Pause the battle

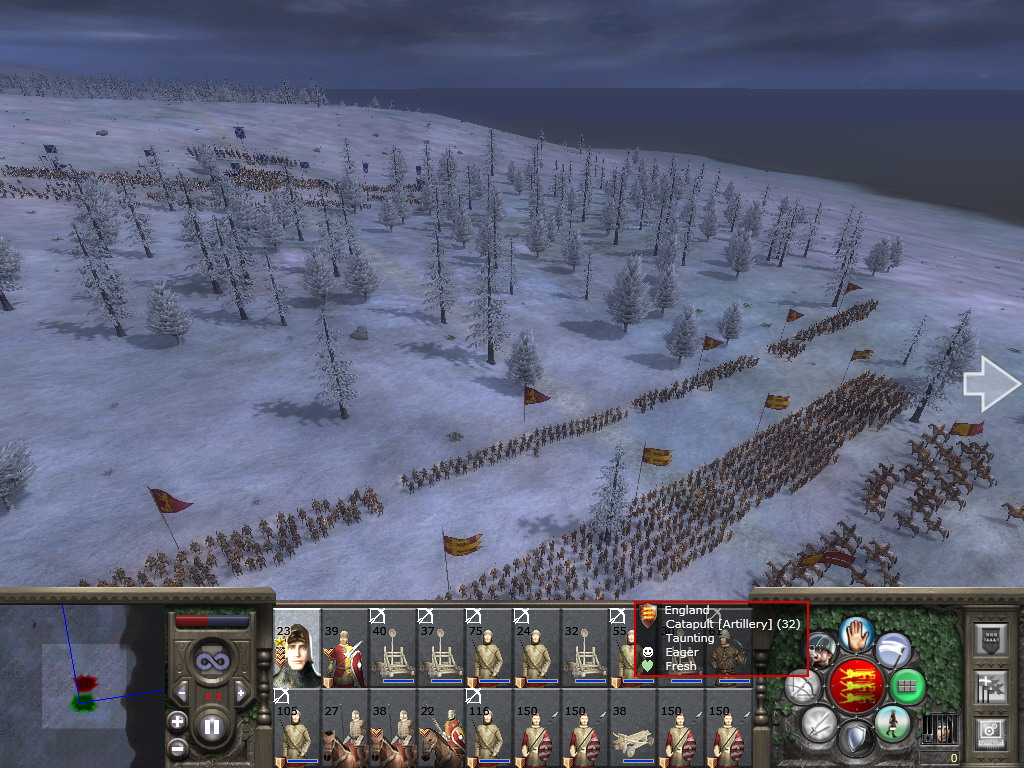[x=211, y=727]
